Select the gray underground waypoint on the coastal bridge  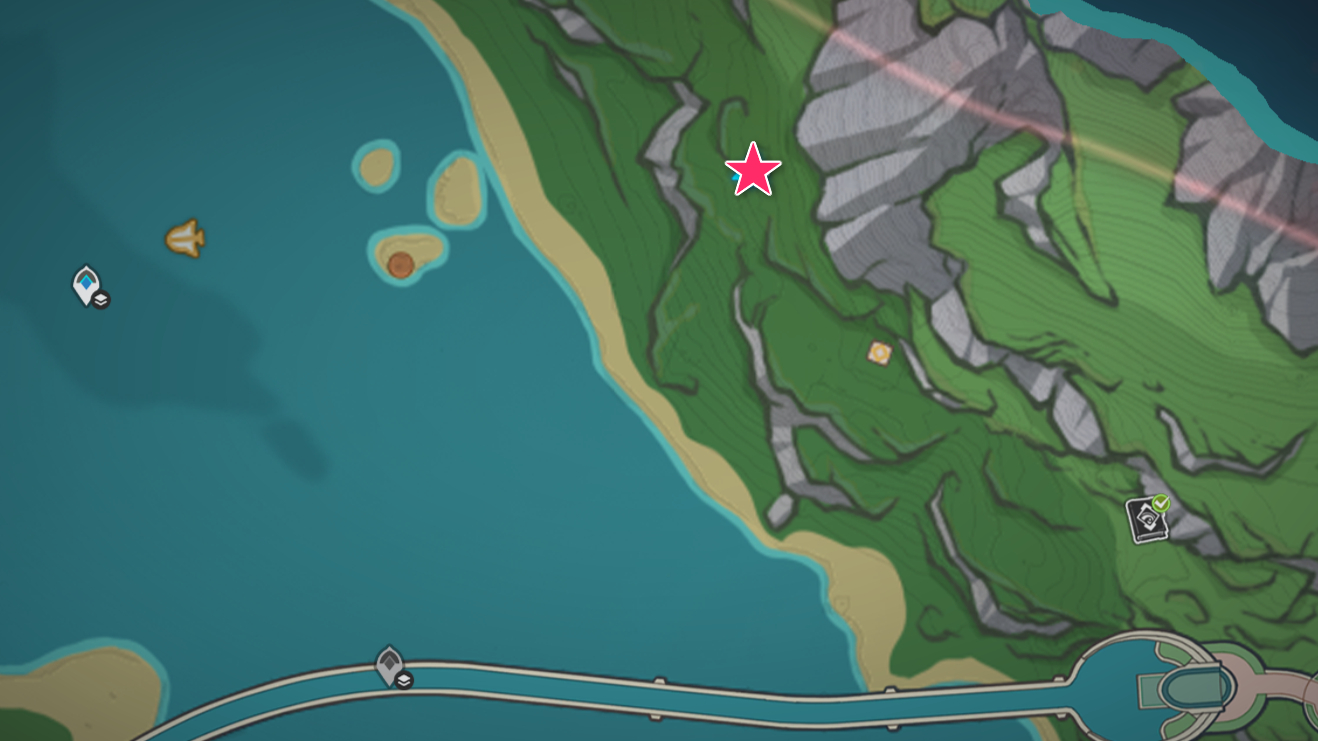(x=390, y=663)
